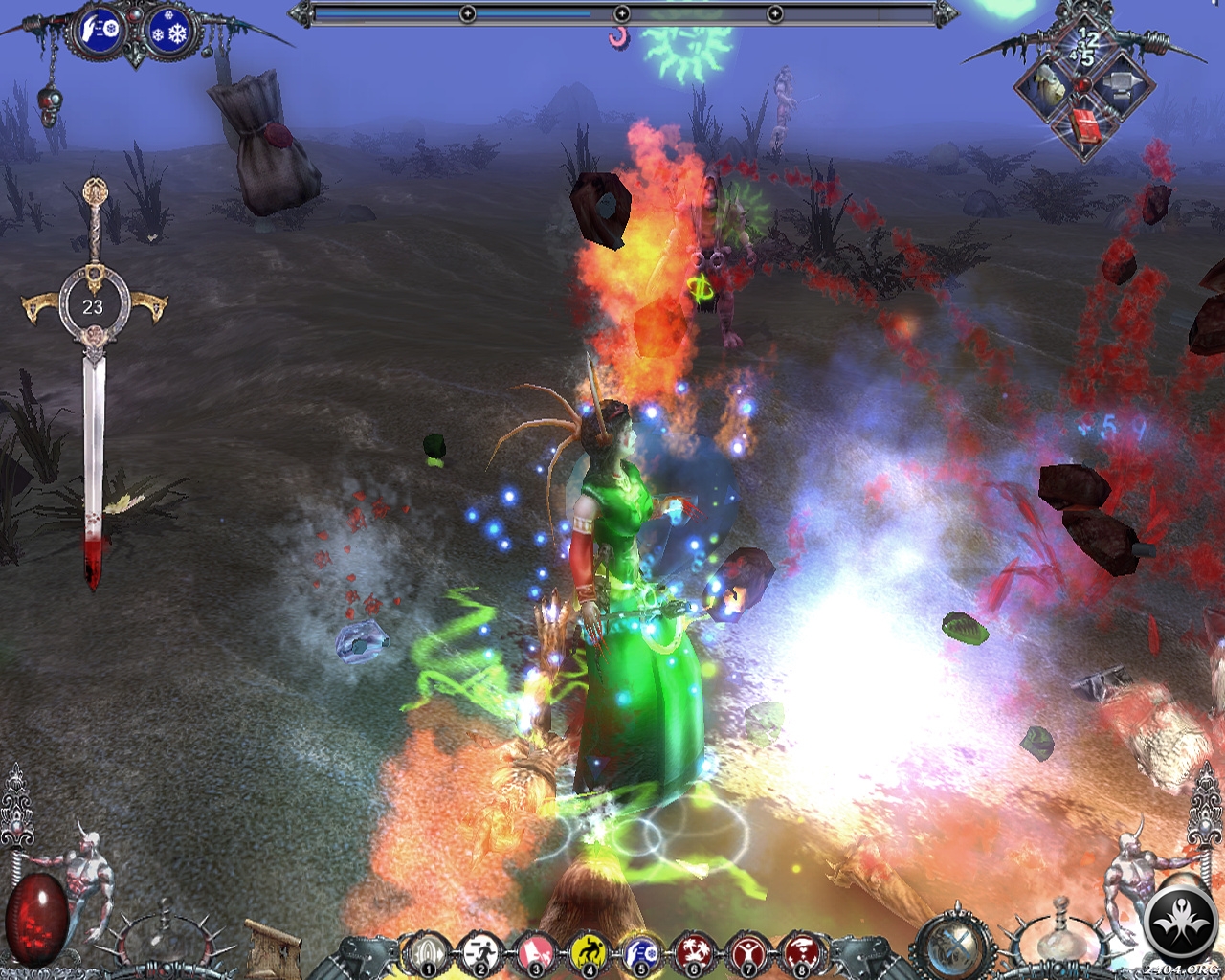This screenshot has height=980, width=1225.
Task: Use the raised-arms figure skill in slot 7
Action: click(x=746, y=954)
